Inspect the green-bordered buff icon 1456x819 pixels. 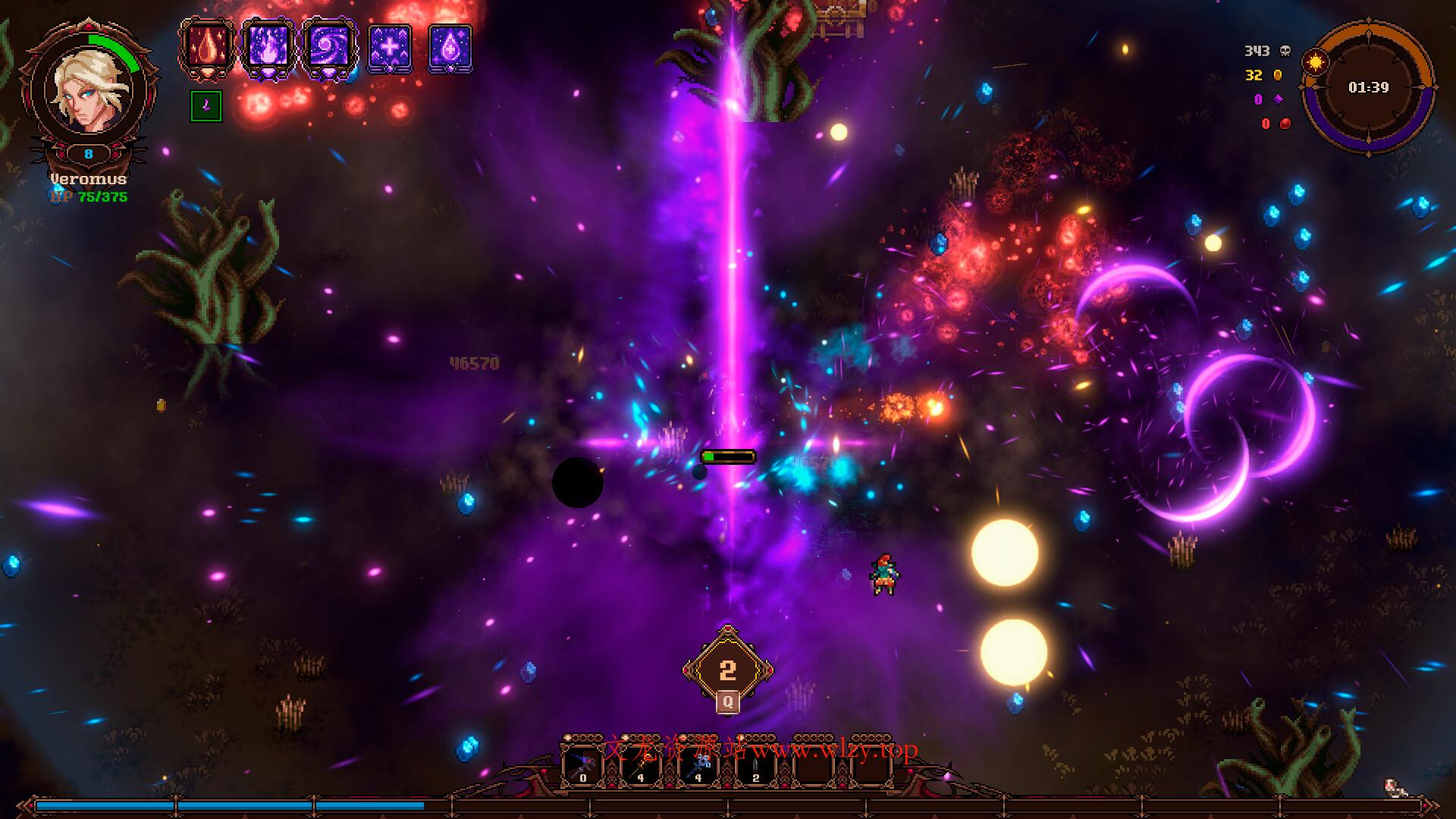[x=206, y=106]
